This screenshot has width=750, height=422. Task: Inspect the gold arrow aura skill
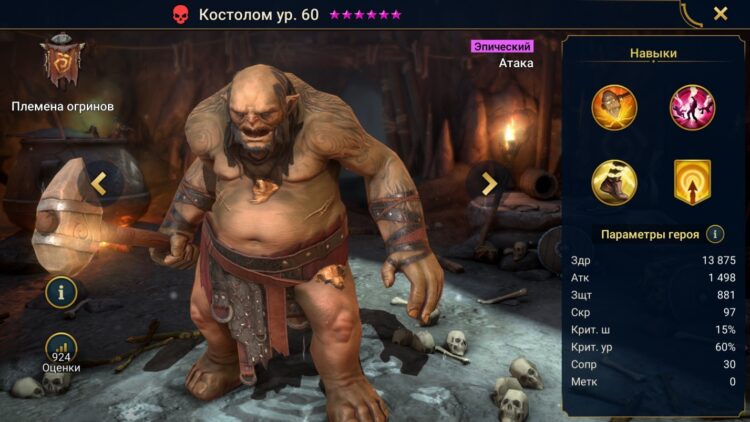(x=692, y=182)
